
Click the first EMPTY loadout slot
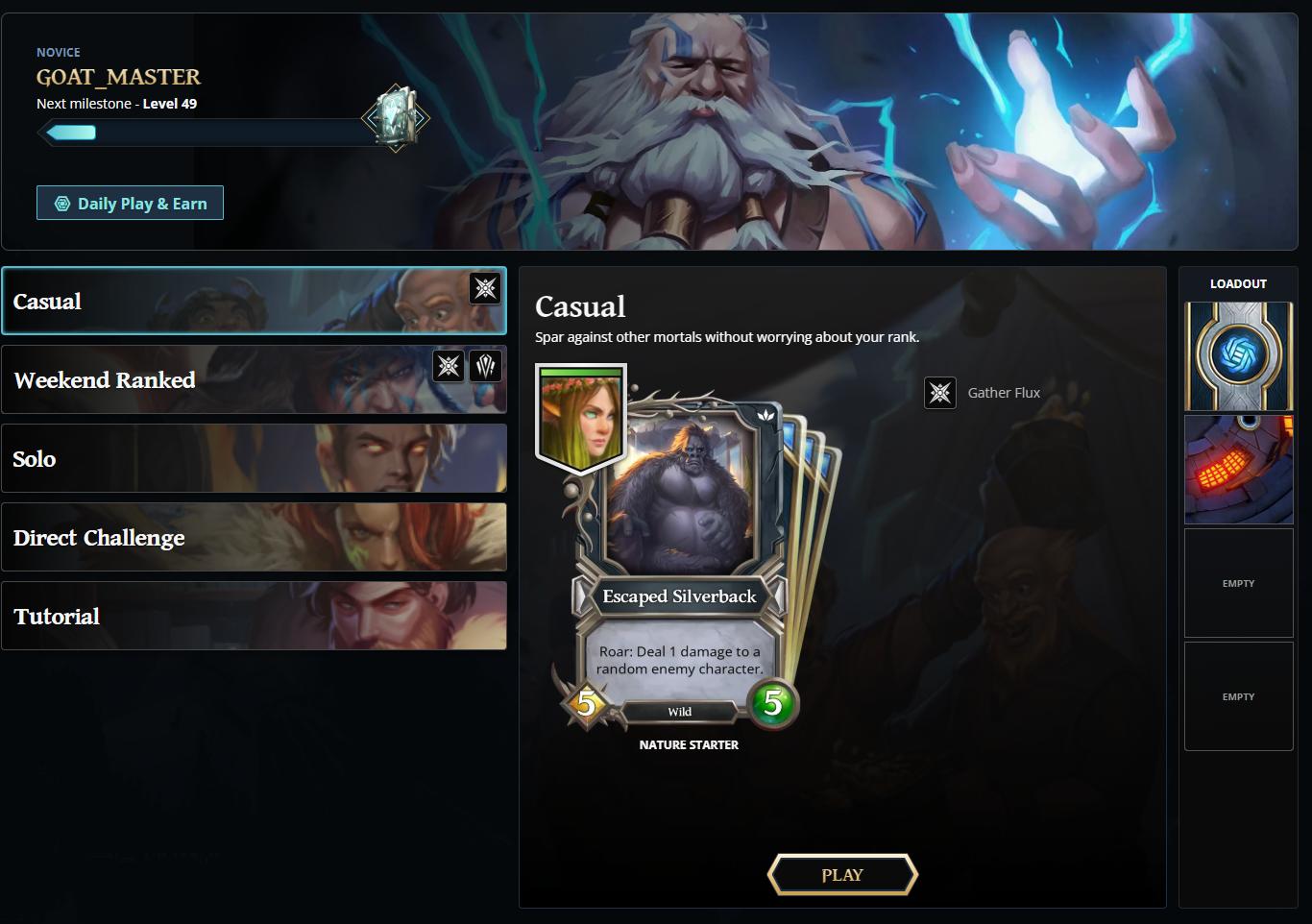pos(1238,583)
